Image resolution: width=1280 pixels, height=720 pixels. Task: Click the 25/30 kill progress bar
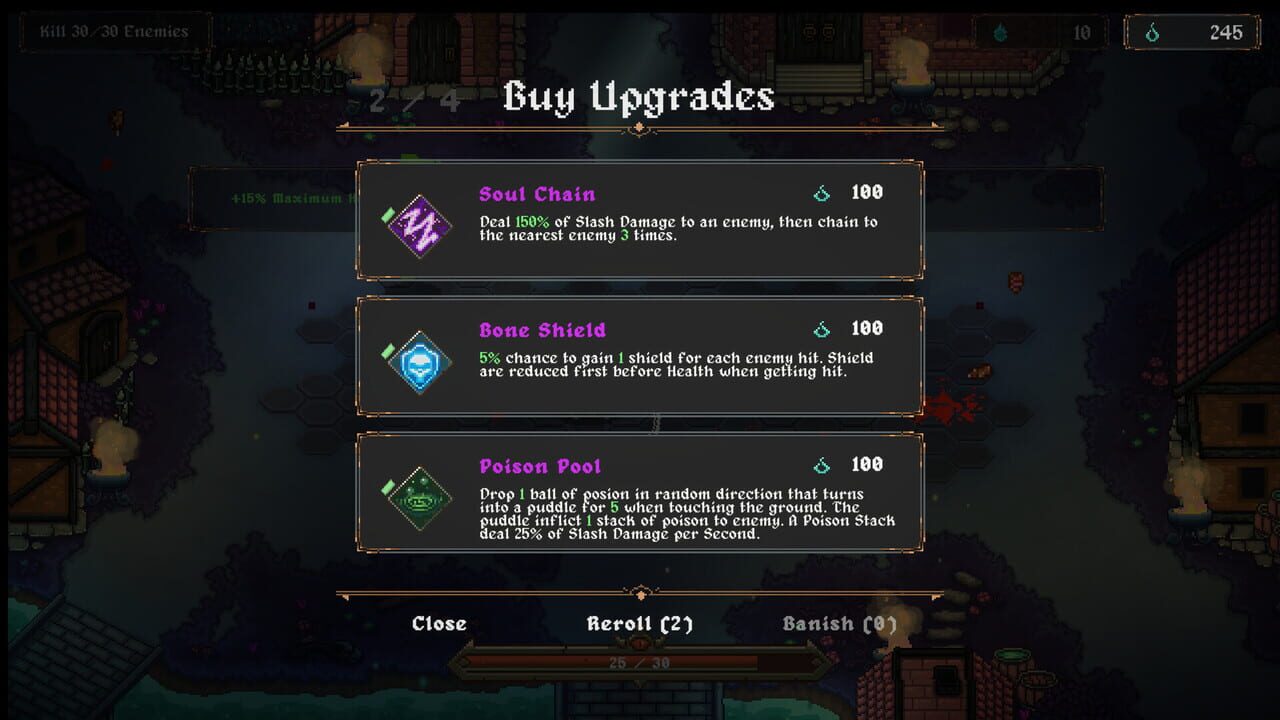click(x=640, y=660)
